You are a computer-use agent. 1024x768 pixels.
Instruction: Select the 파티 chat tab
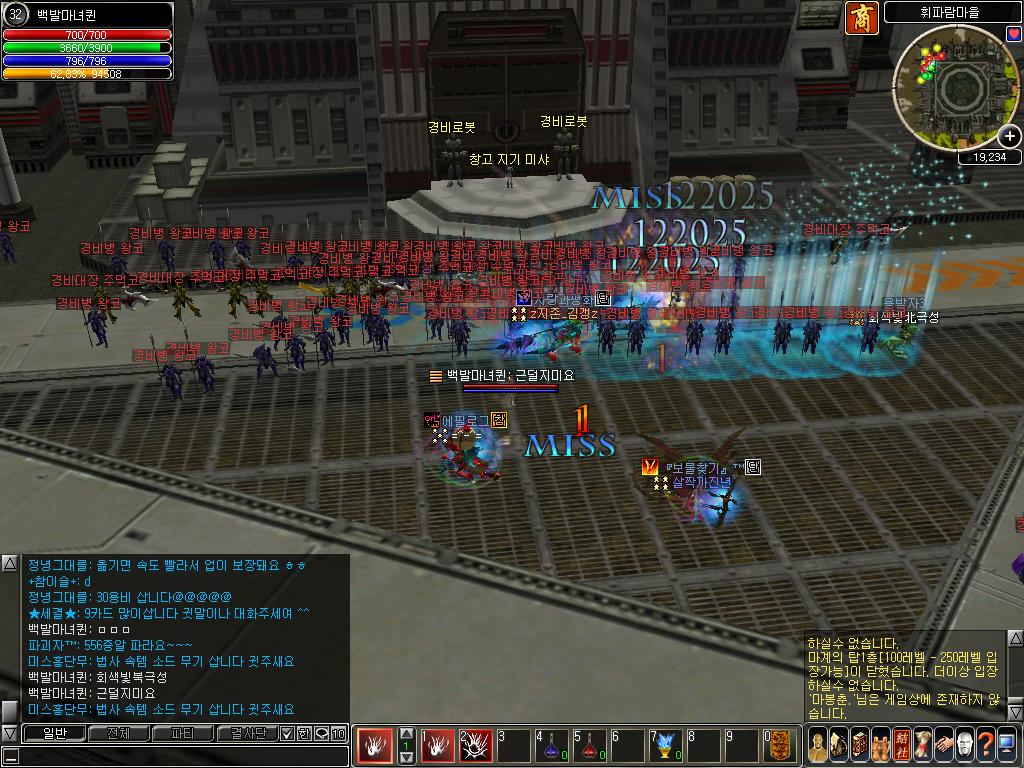[183, 733]
